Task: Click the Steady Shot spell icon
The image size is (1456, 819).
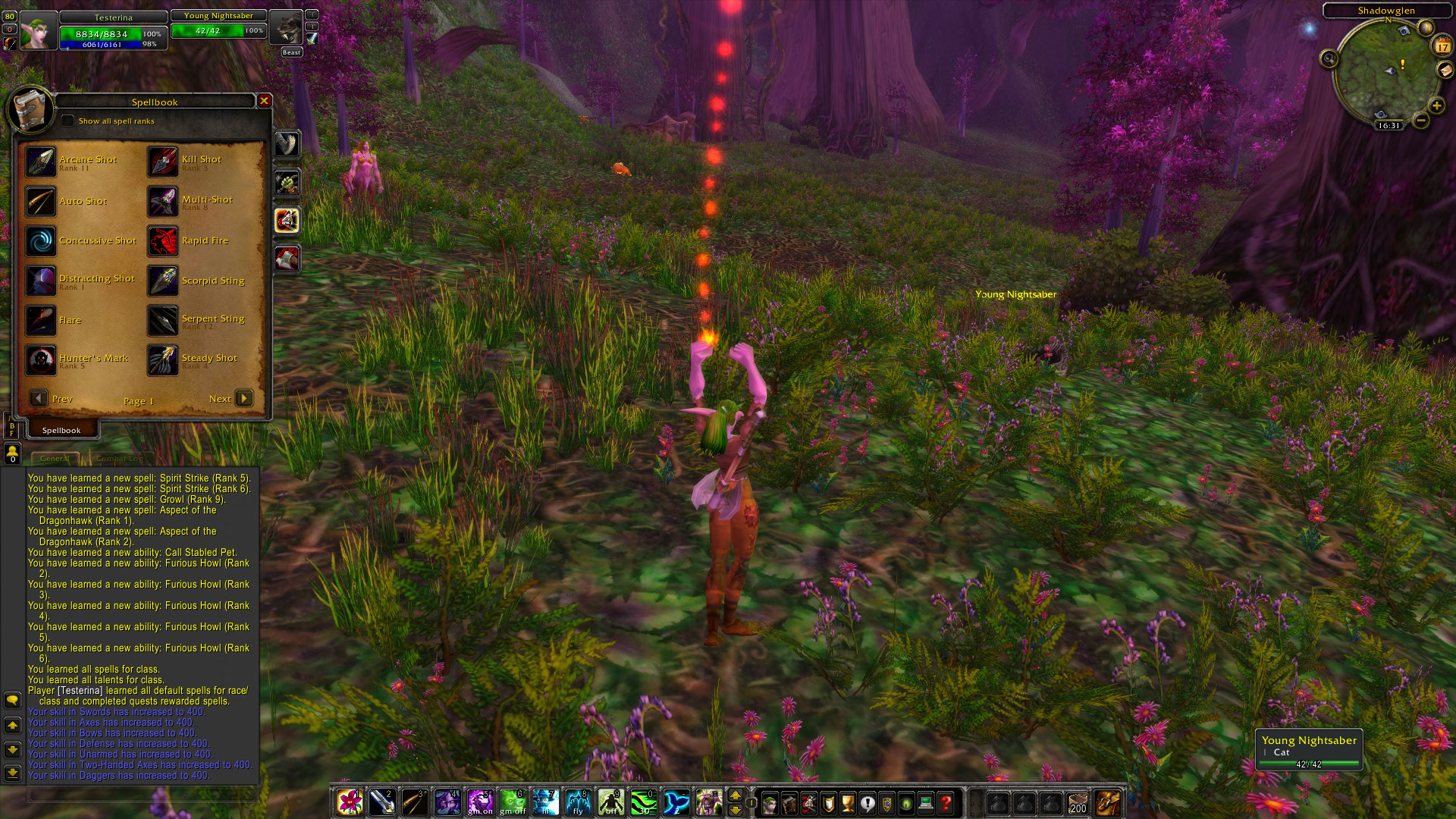Action: (162, 360)
